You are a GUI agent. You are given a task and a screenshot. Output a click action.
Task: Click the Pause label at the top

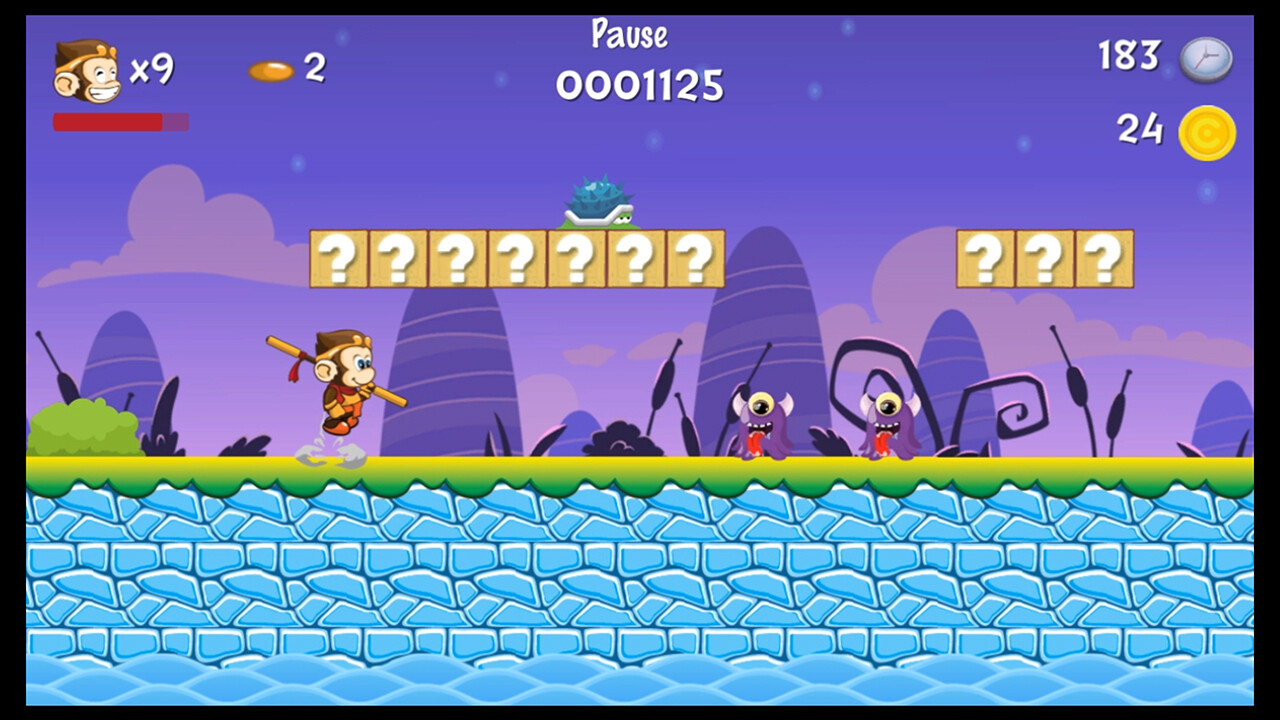pos(628,33)
